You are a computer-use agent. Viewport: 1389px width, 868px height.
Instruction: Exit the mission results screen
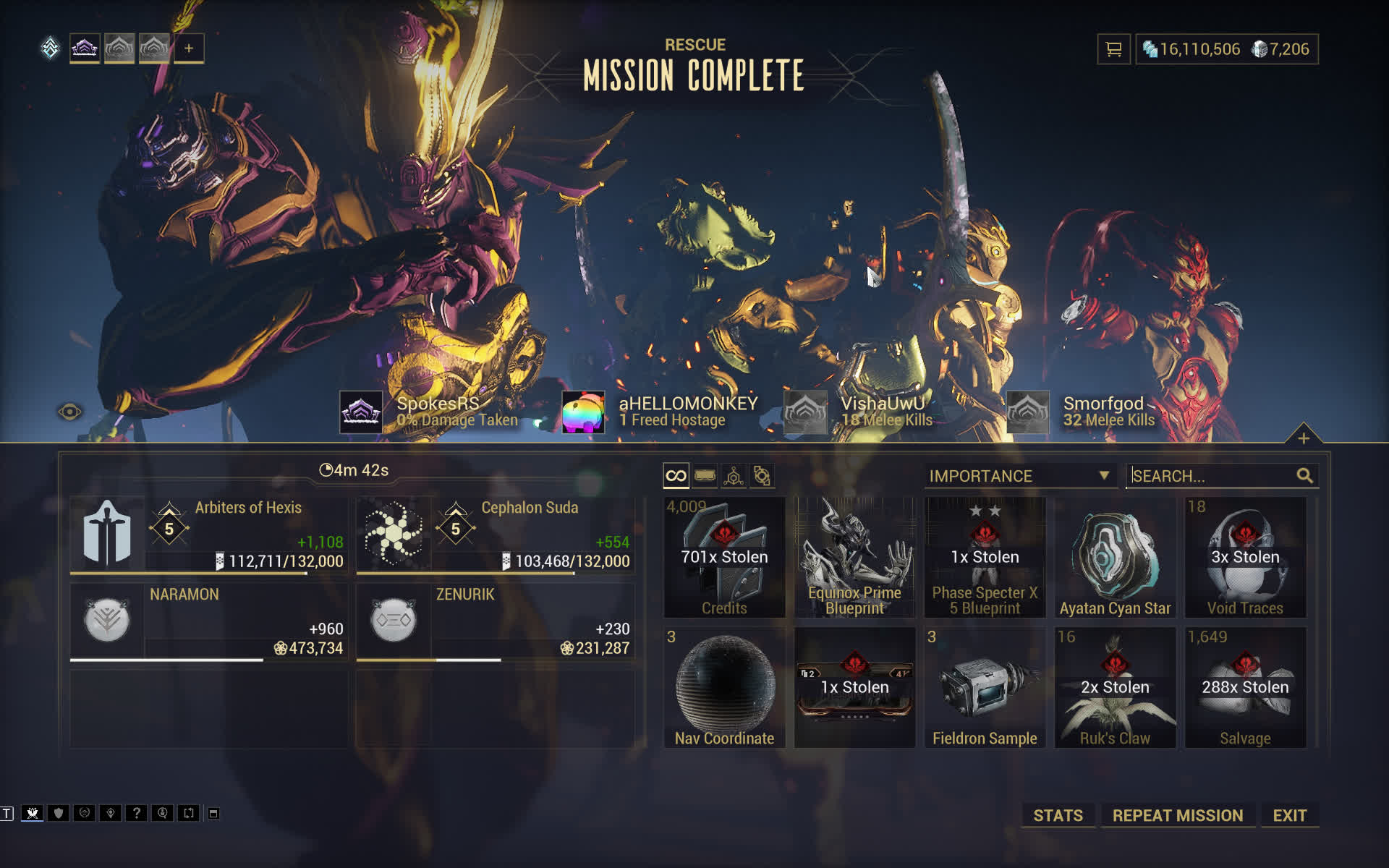[1289, 815]
